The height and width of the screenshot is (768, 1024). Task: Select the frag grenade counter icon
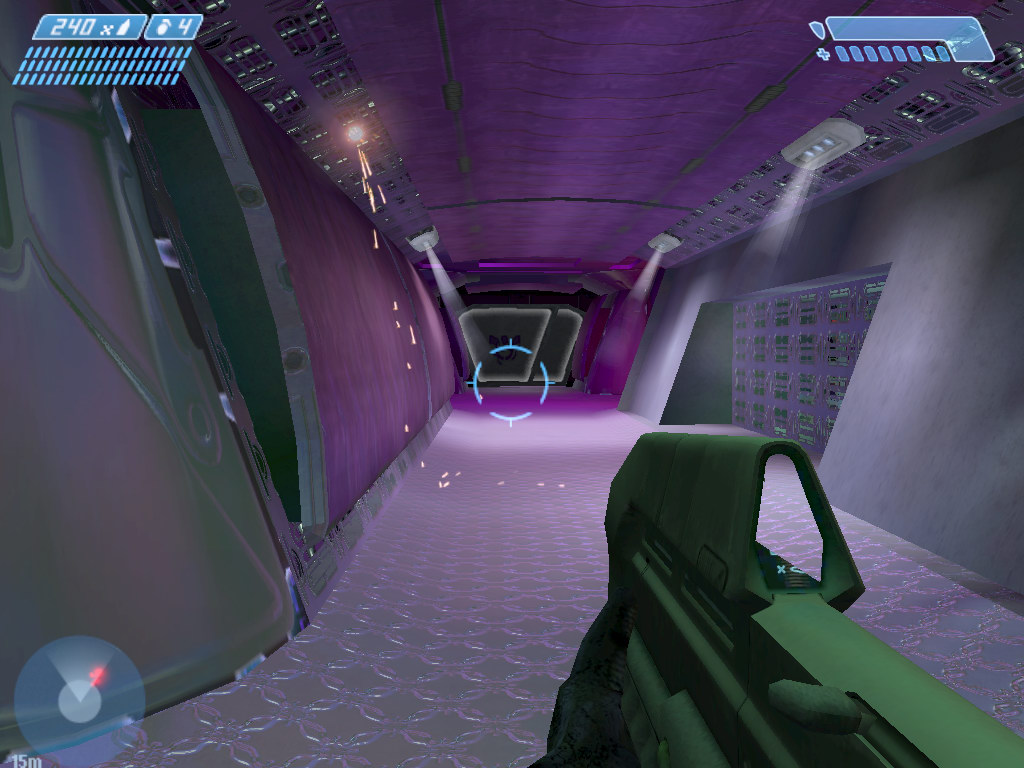tap(163, 28)
